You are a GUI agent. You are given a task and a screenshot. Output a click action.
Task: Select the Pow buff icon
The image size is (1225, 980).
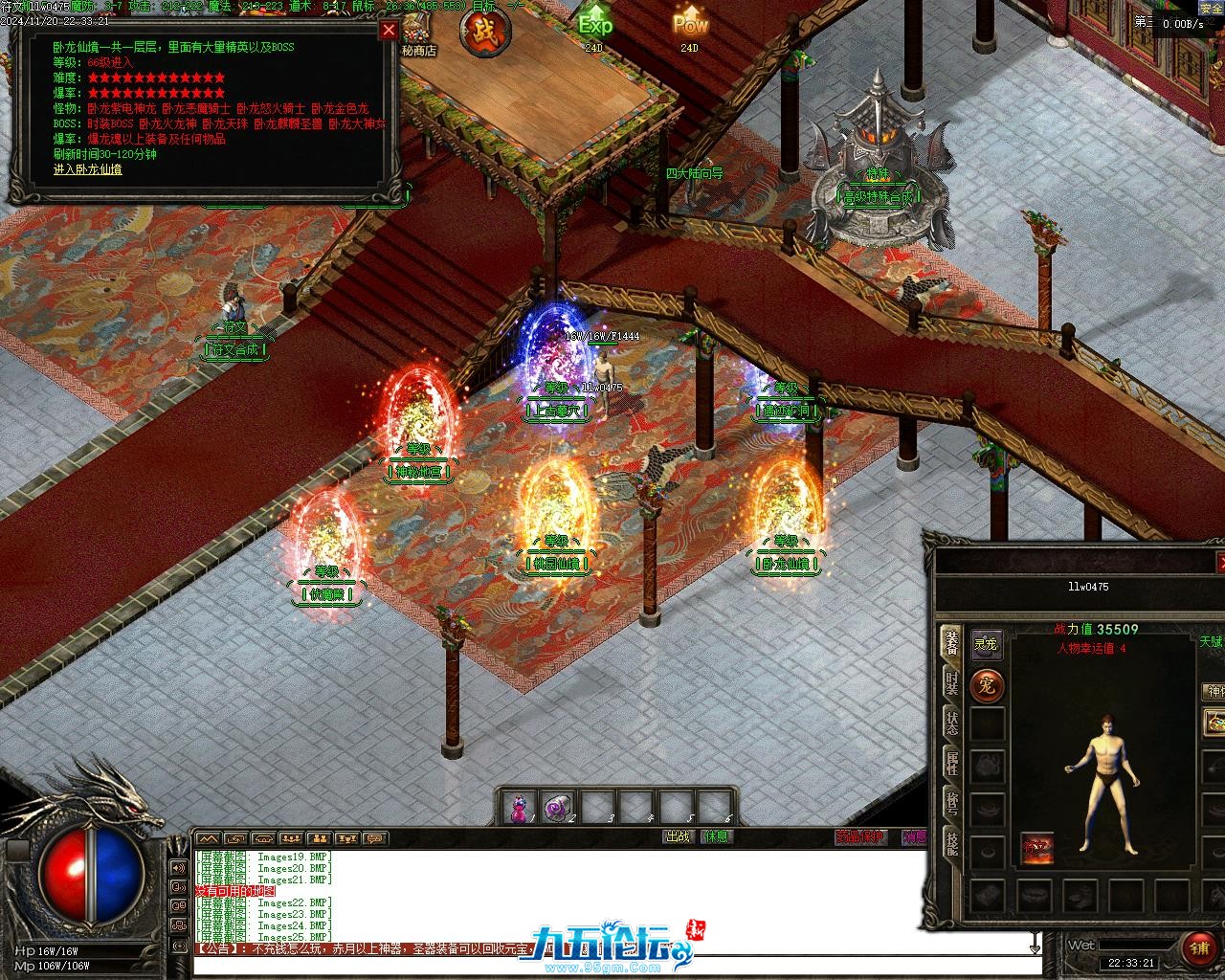pos(689,23)
